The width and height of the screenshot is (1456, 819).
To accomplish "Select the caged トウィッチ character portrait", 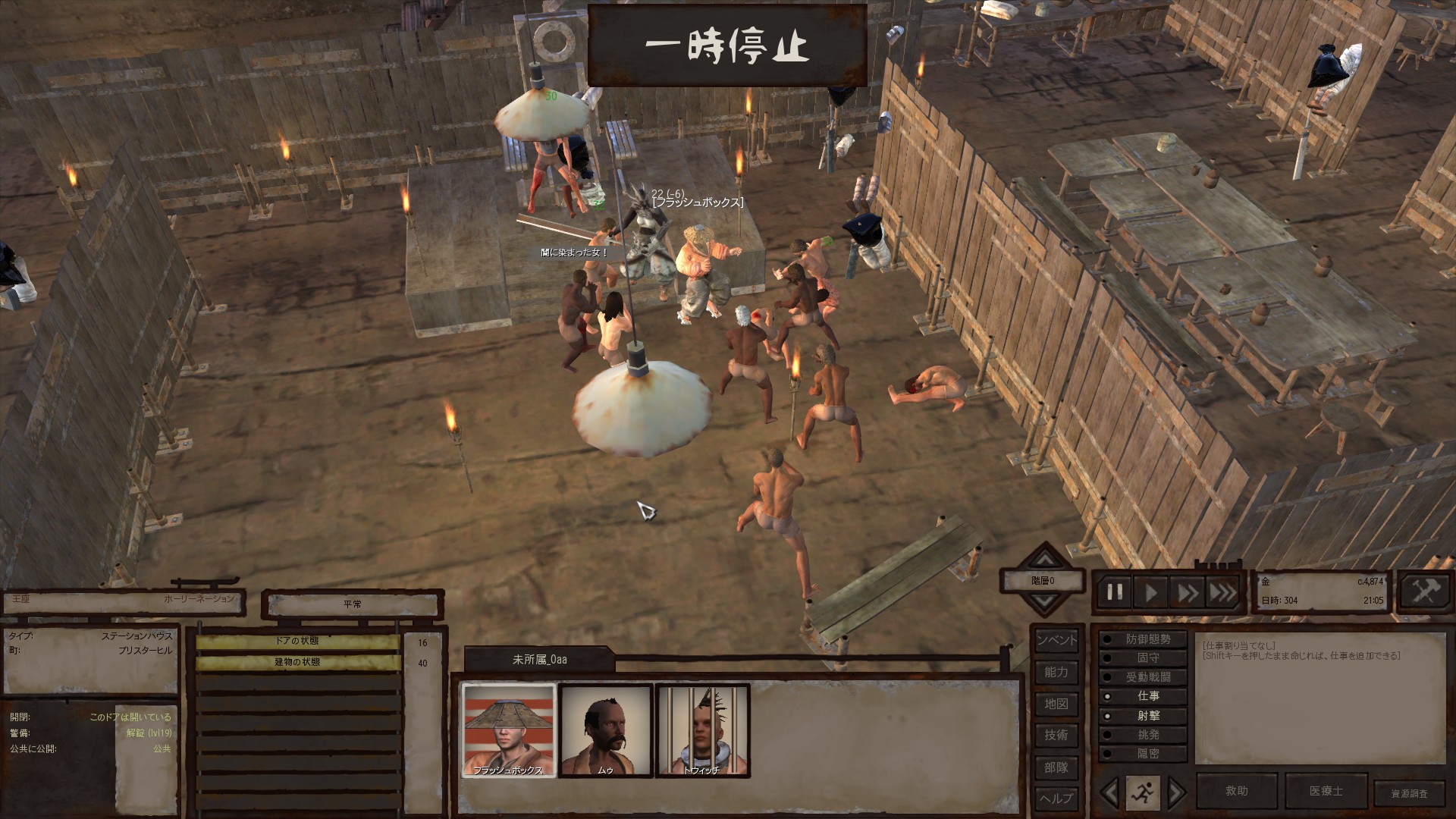I will coord(702,730).
